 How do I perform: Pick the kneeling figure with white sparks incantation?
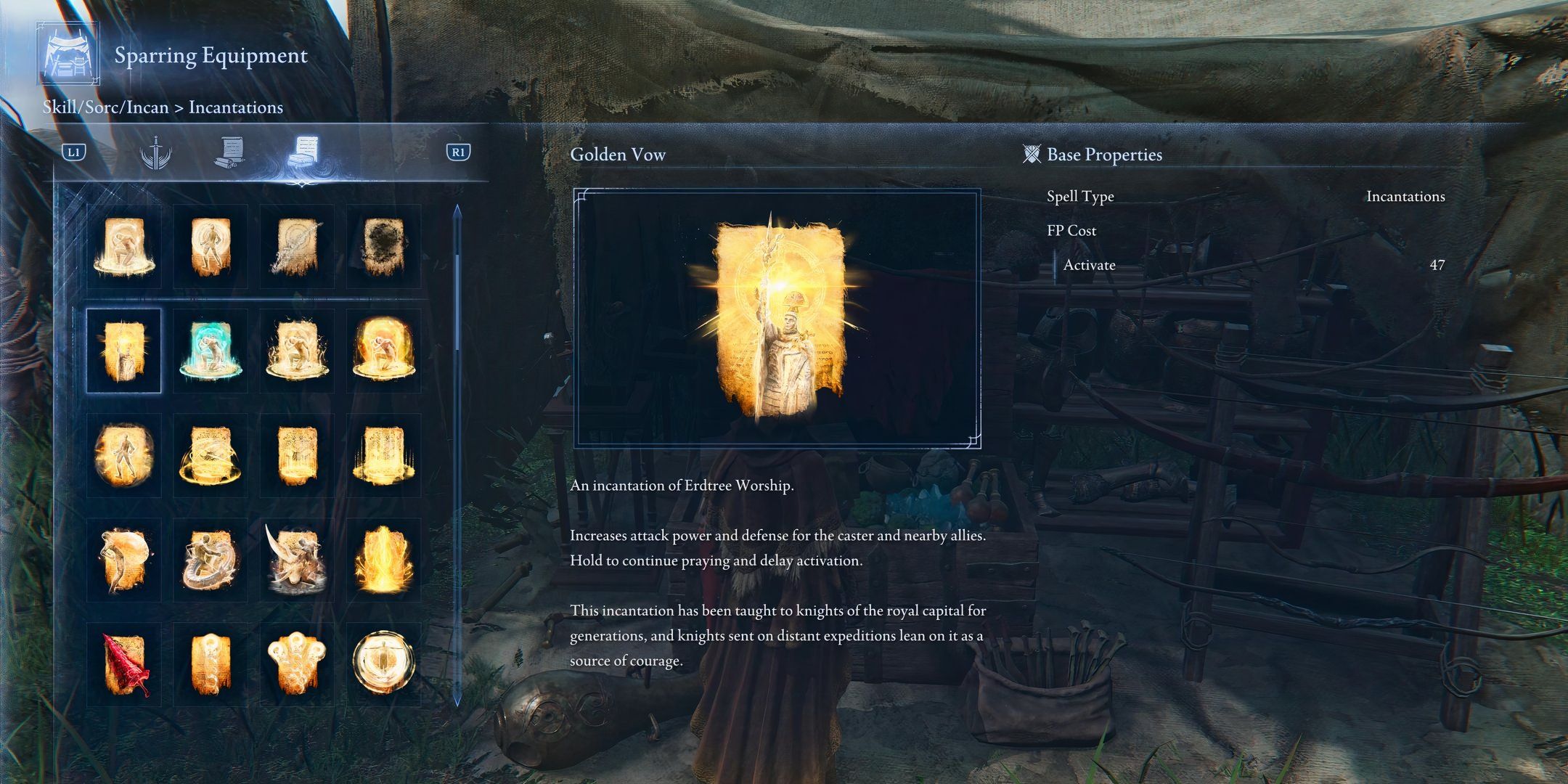297,351
